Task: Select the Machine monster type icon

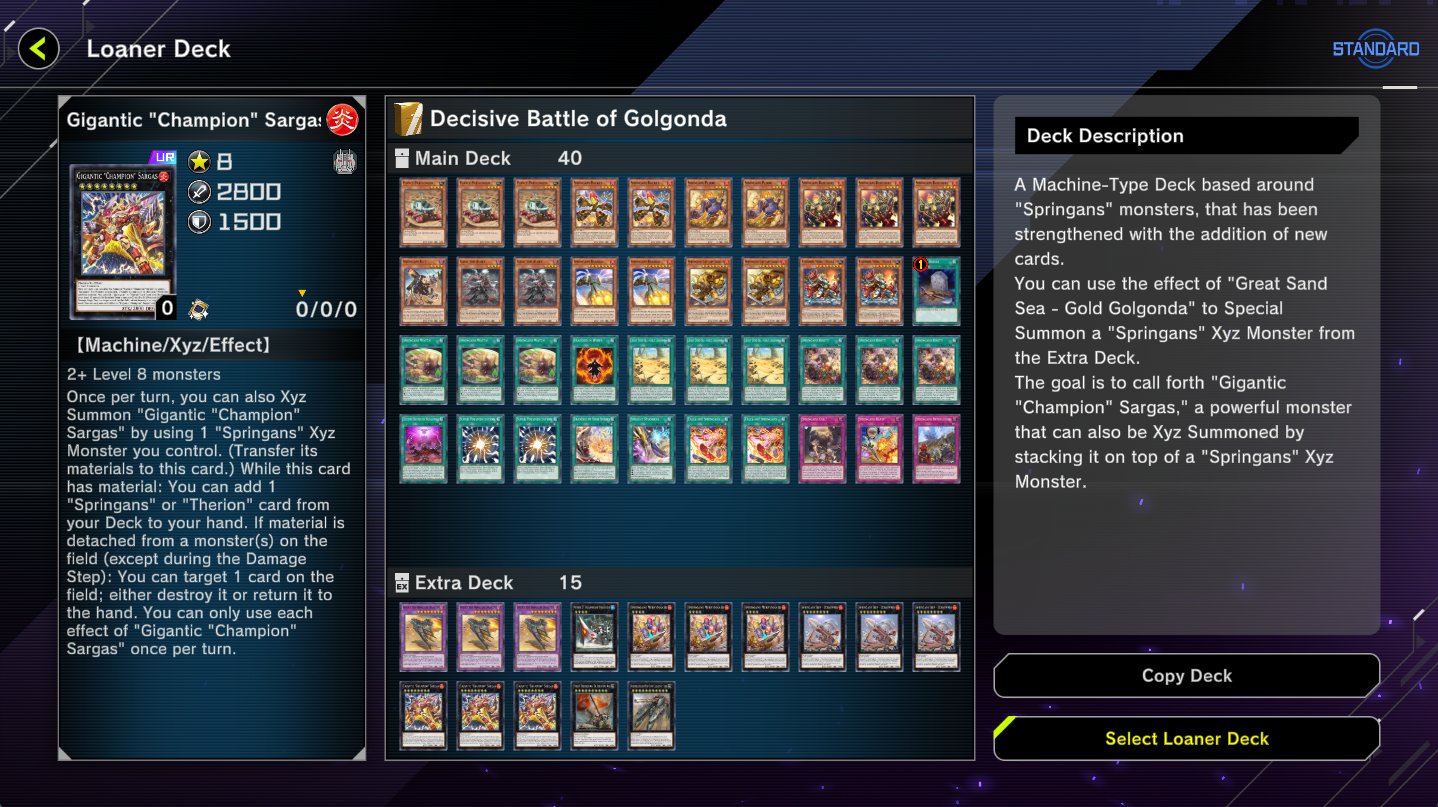Action: pyautogui.click(x=345, y=160)
